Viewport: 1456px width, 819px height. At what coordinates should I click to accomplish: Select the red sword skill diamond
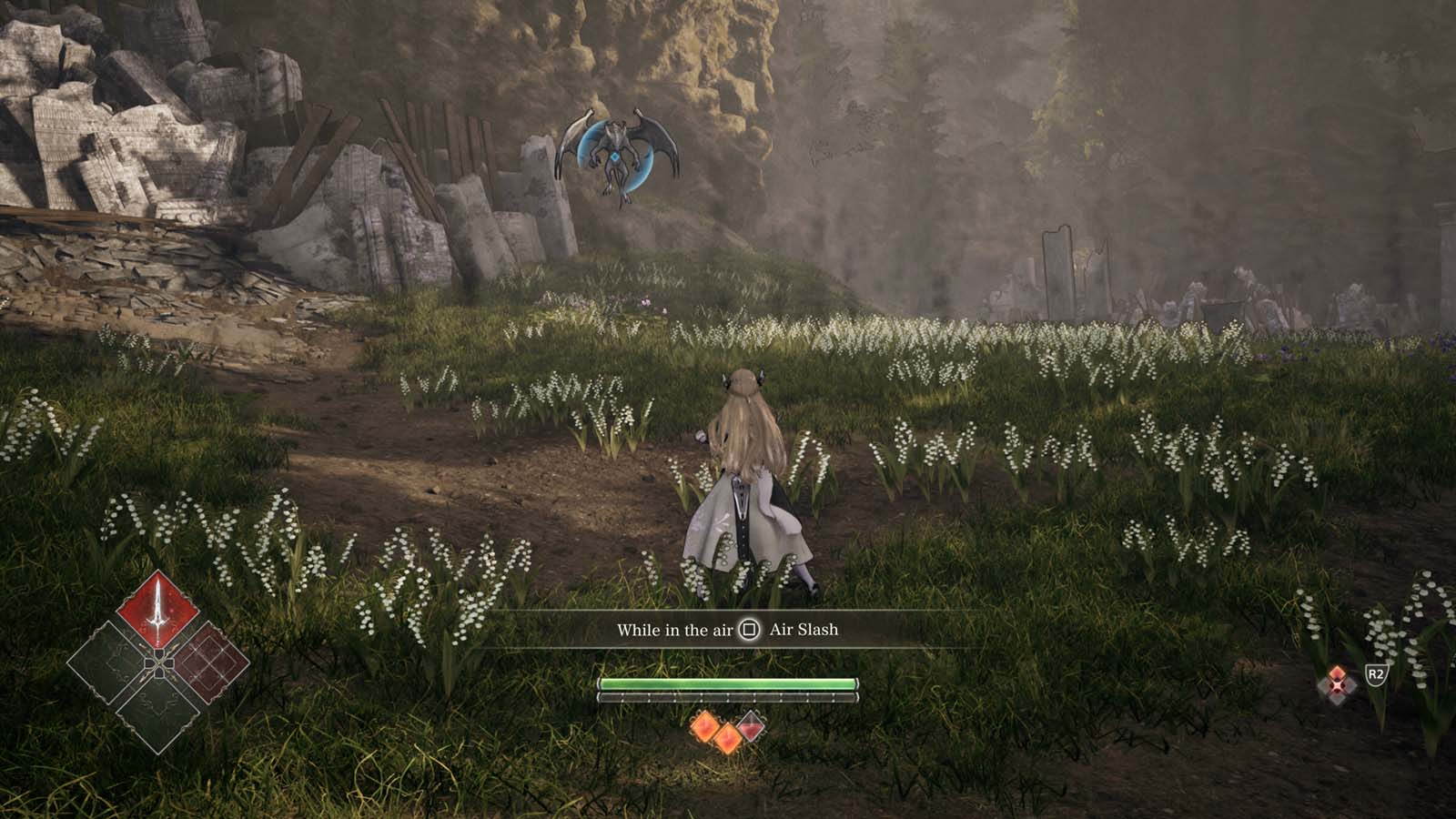pyautogui.click(x=157, y=609)
